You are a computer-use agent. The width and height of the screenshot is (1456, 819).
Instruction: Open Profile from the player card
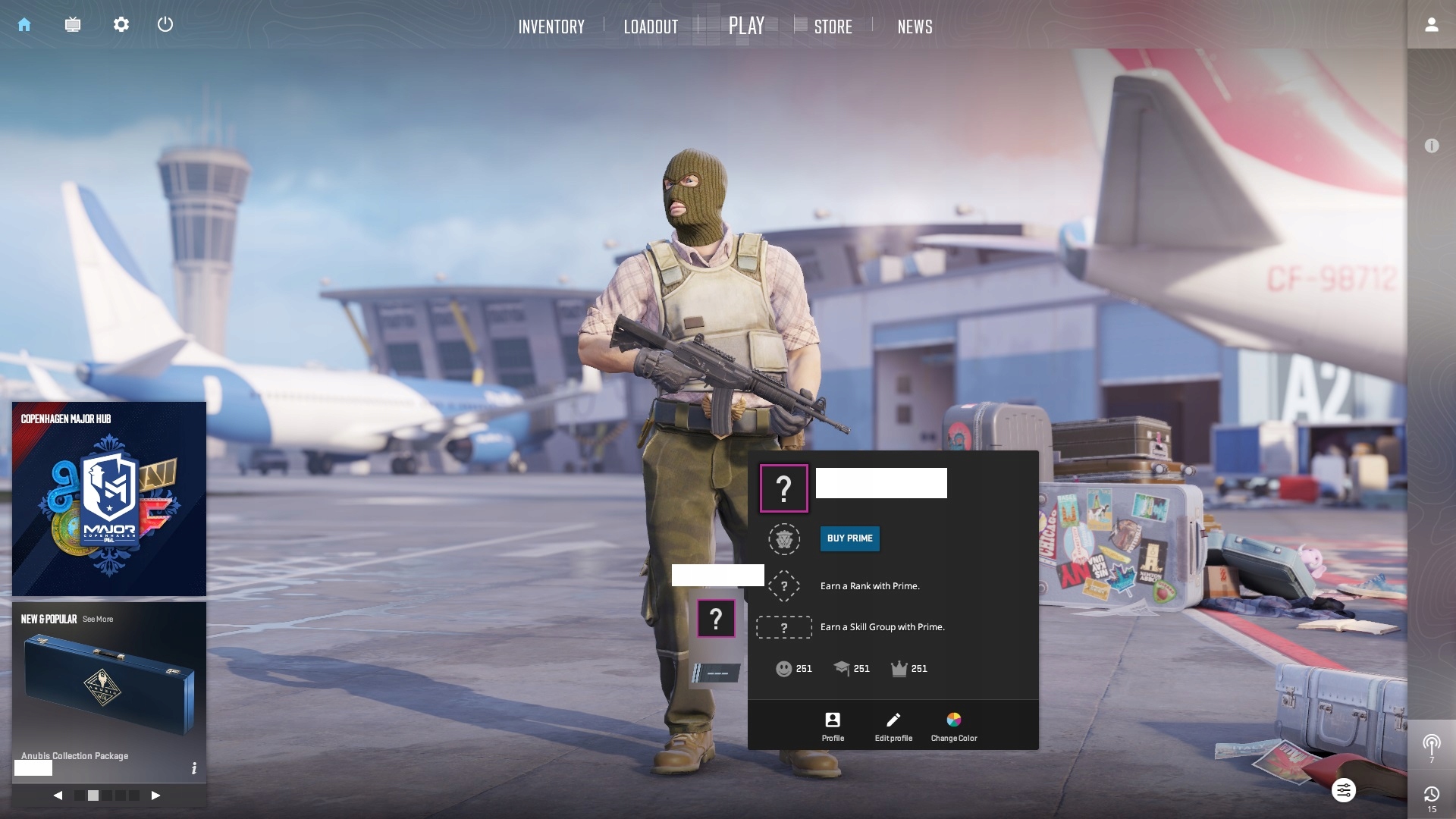[x=833, y=726]
